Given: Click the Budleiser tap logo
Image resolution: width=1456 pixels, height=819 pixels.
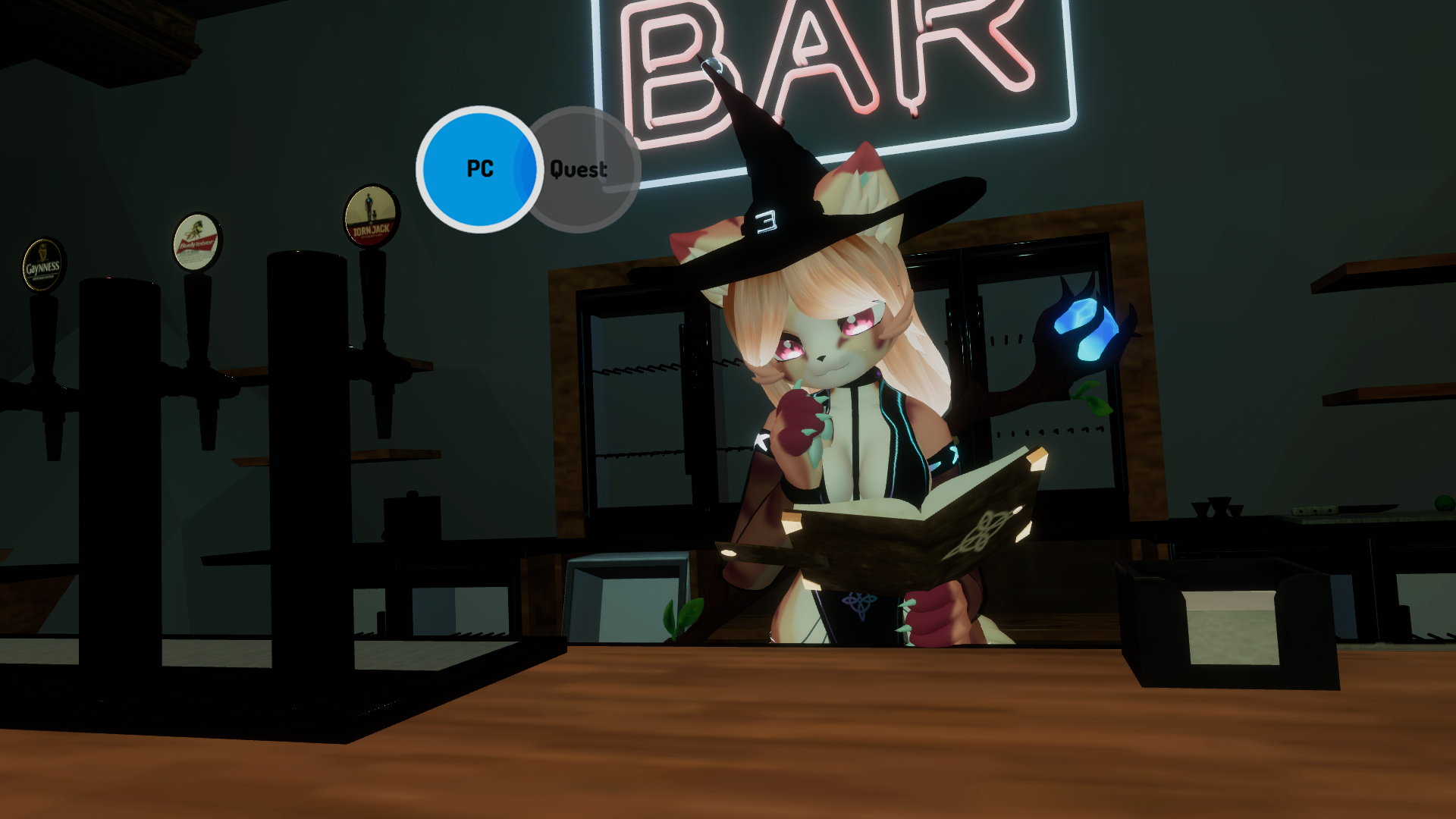Looking at the screenshot, I should click(x=196, y=243).
